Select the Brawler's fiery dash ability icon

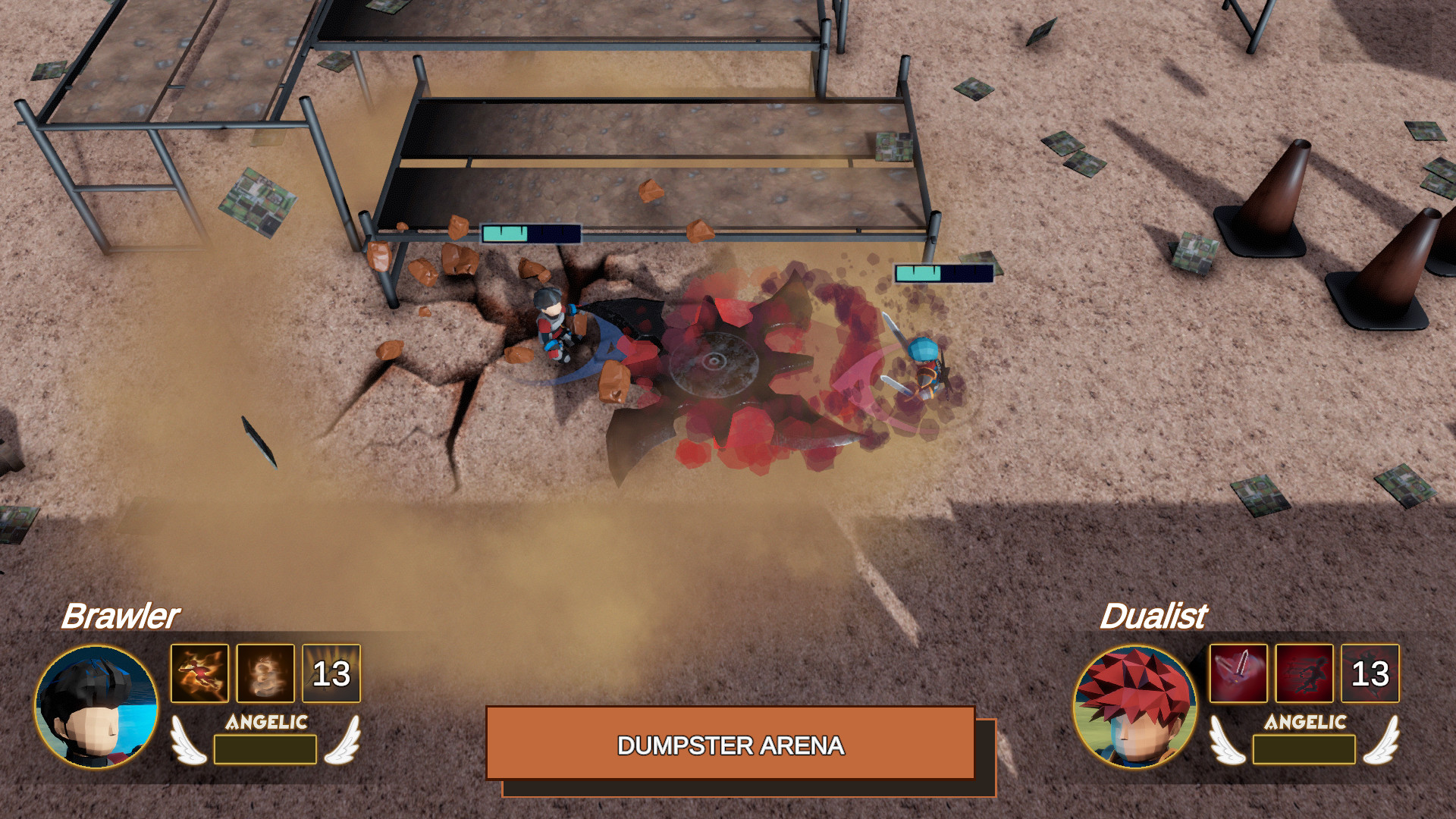pos(199,673)
